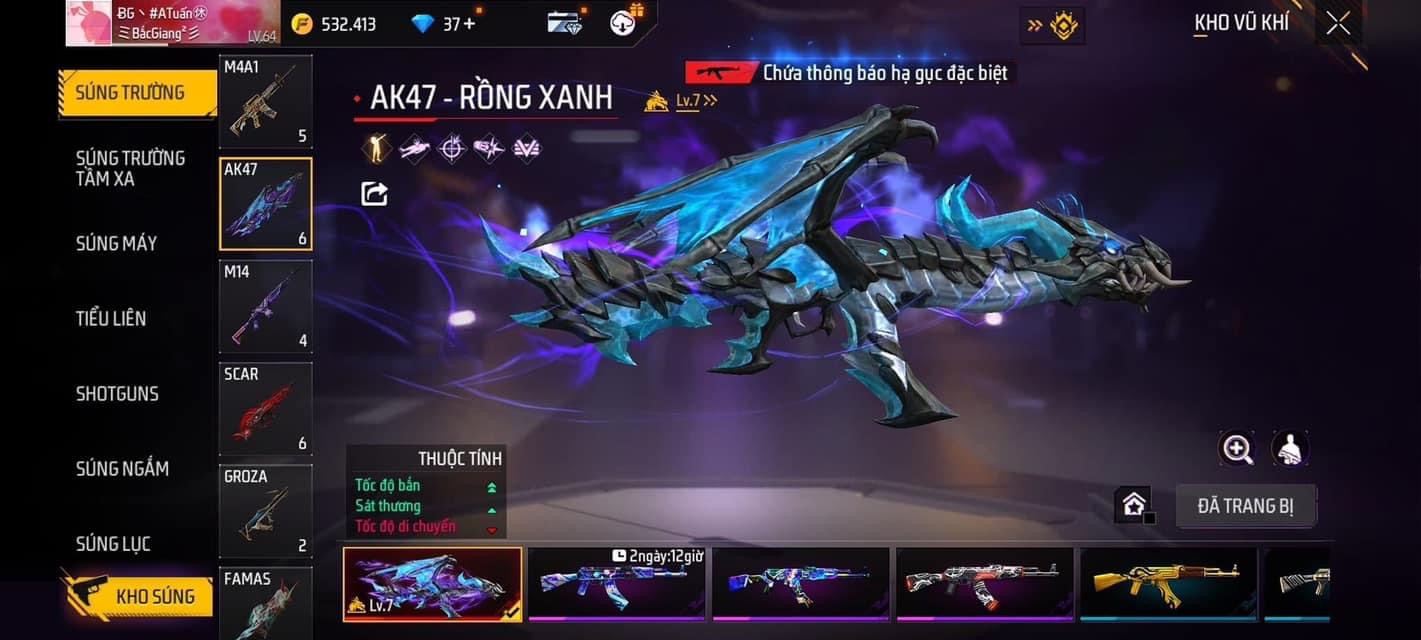Close the weapon armory screen

tap(1338, 24)
